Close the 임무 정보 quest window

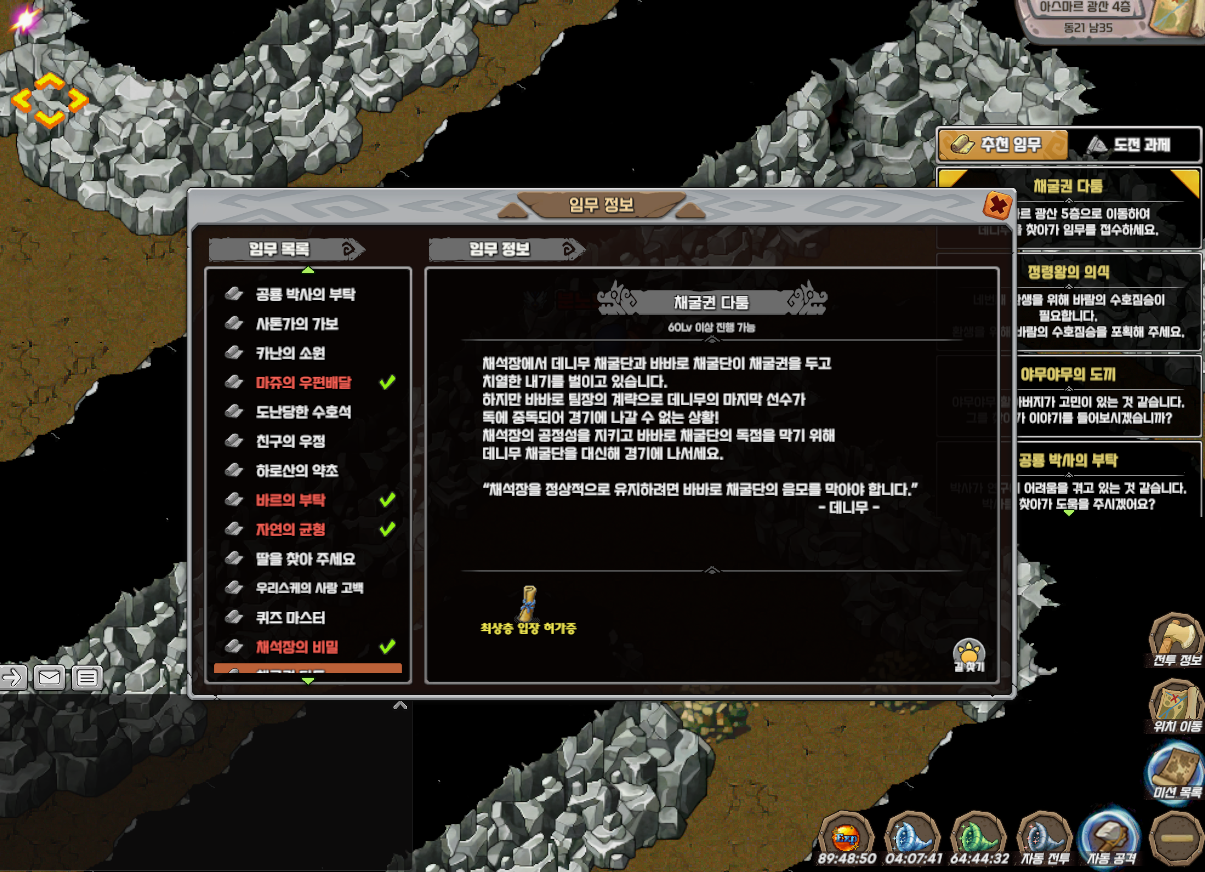click(x=997, y=206)
